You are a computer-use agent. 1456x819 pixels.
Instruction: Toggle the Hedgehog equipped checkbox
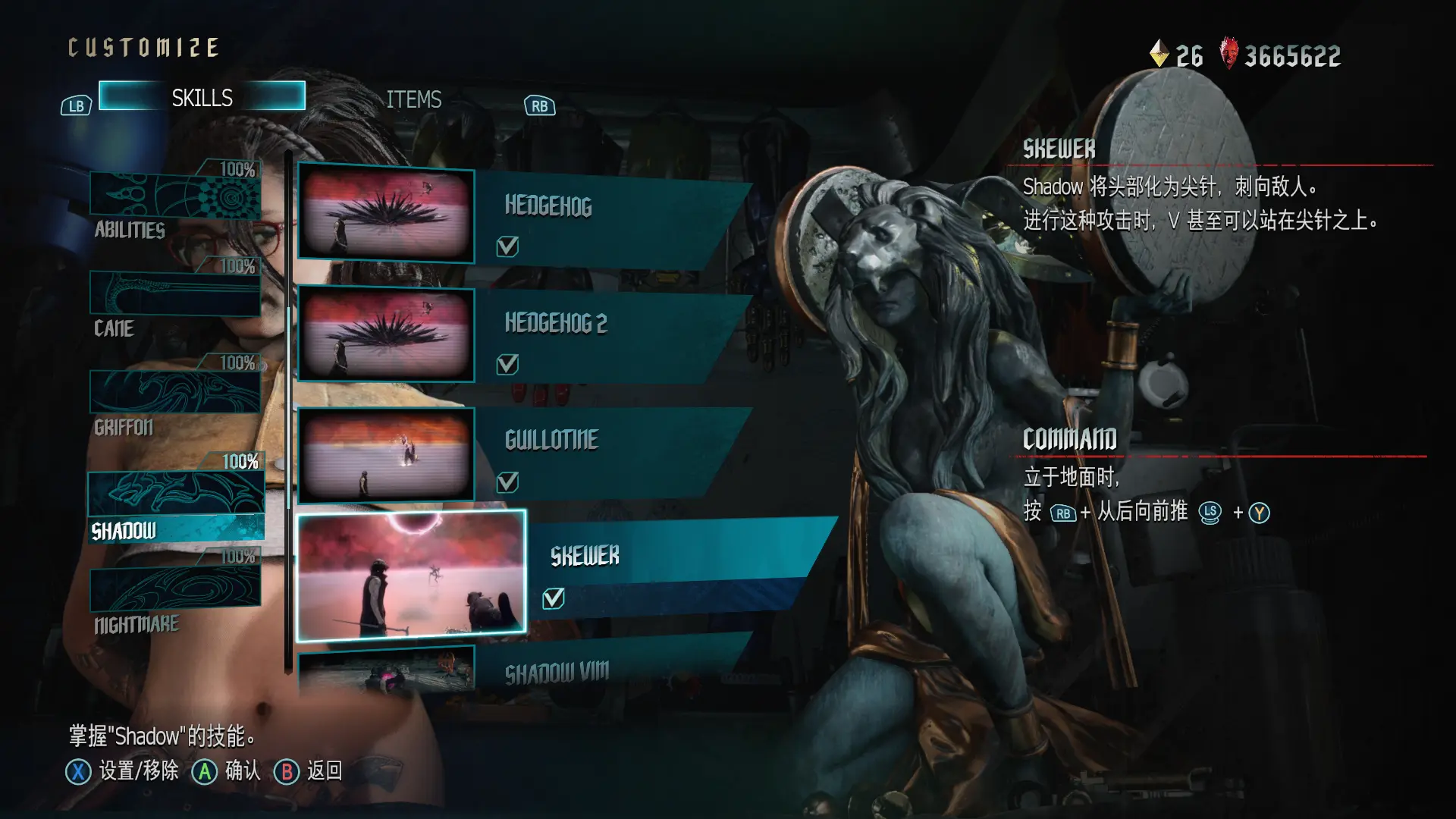pos(507,246)
